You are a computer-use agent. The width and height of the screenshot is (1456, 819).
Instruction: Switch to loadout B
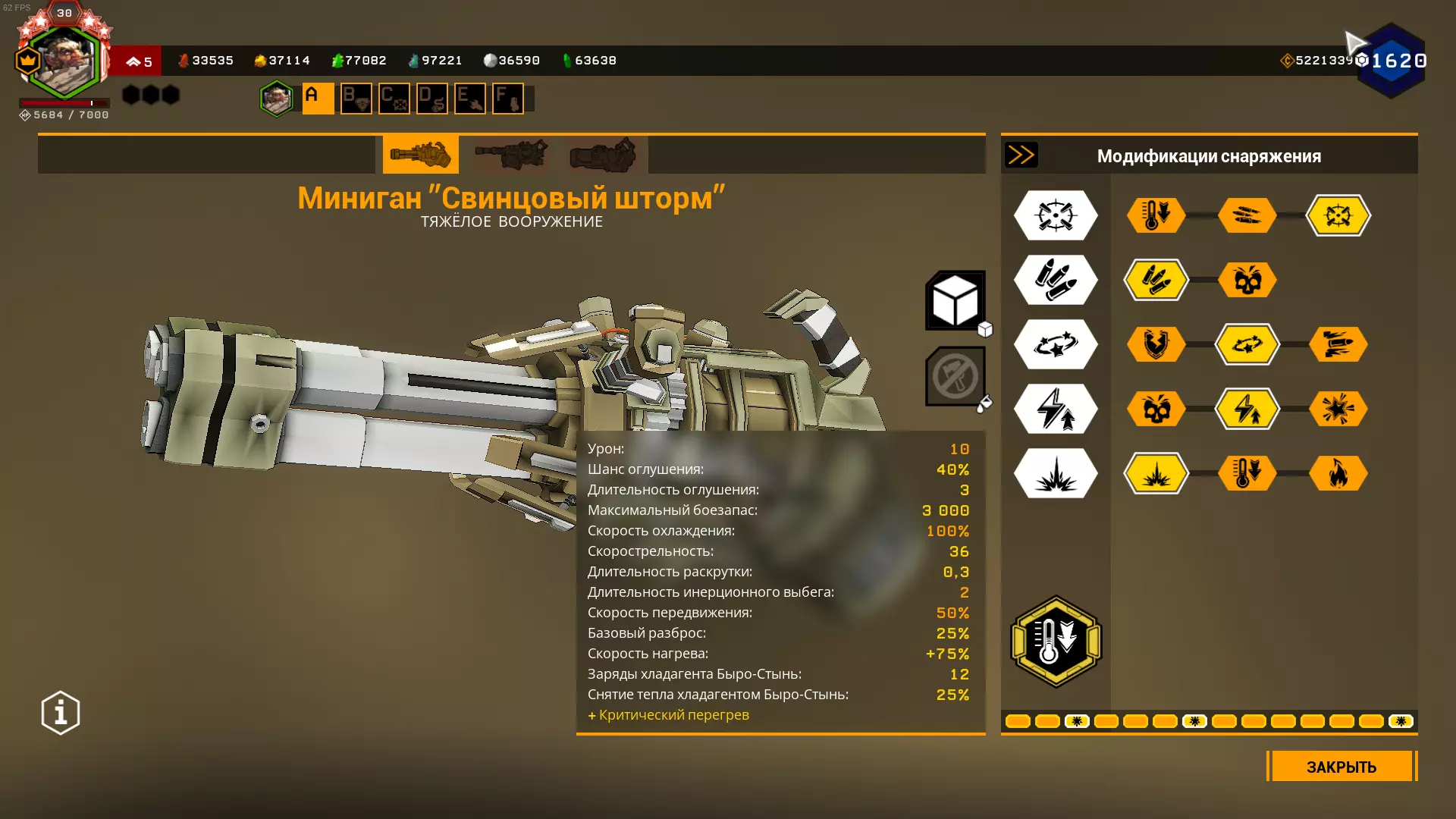pyautogui.click(x=356, y=99)
